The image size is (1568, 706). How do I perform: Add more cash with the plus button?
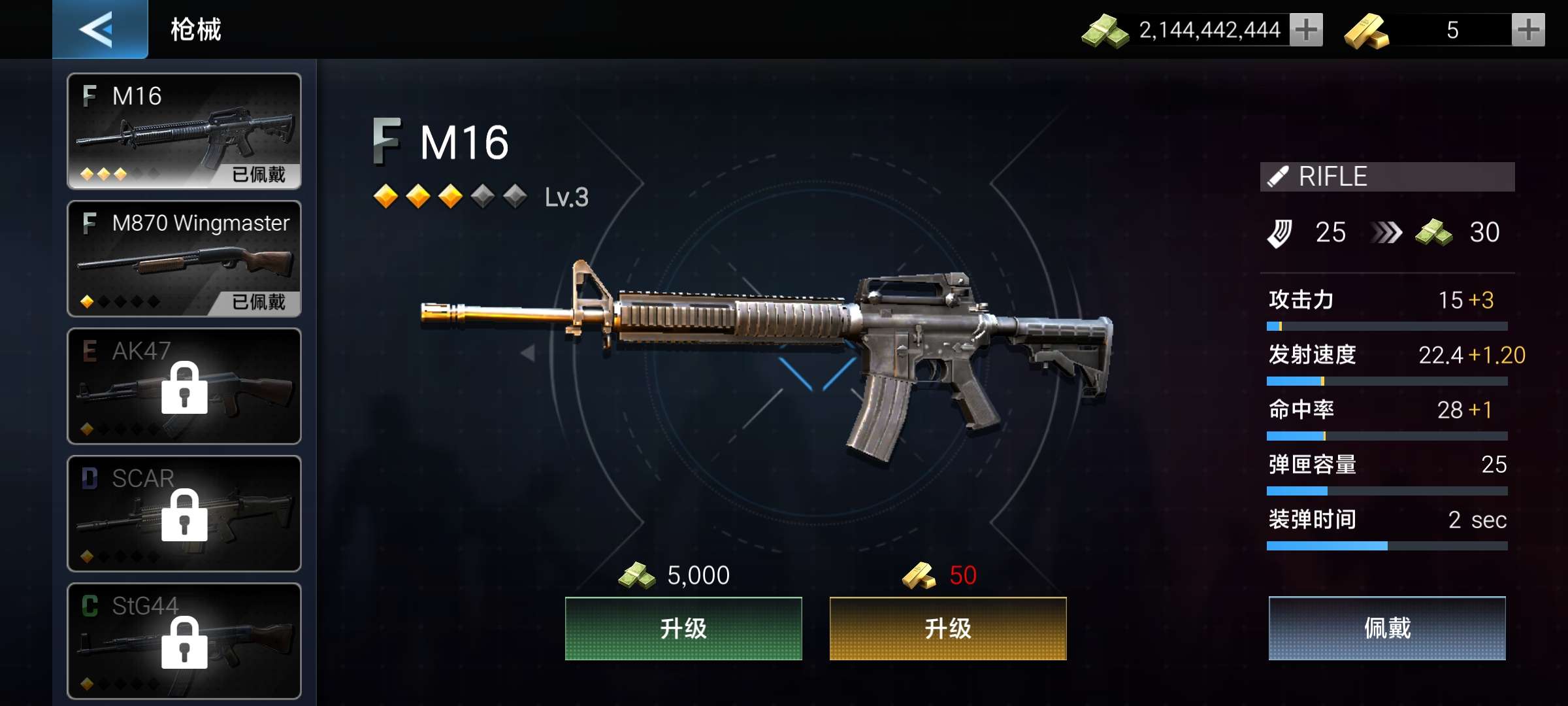pos(1306,30)
